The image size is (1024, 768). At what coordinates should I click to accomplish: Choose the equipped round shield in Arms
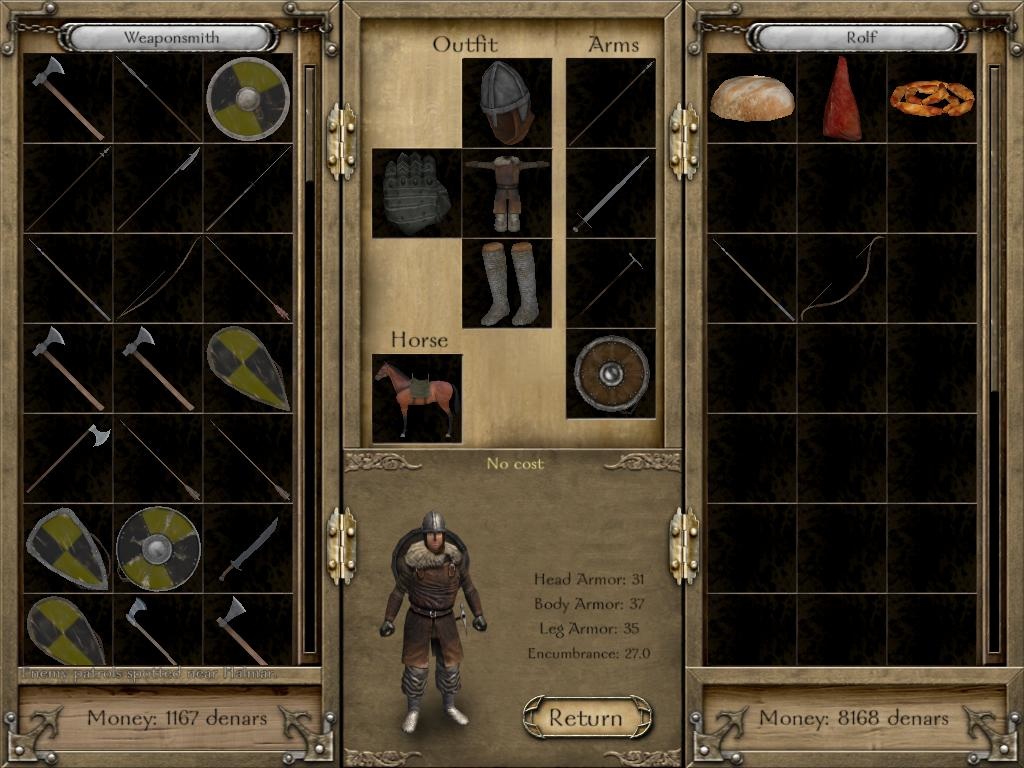coord(610,374)
